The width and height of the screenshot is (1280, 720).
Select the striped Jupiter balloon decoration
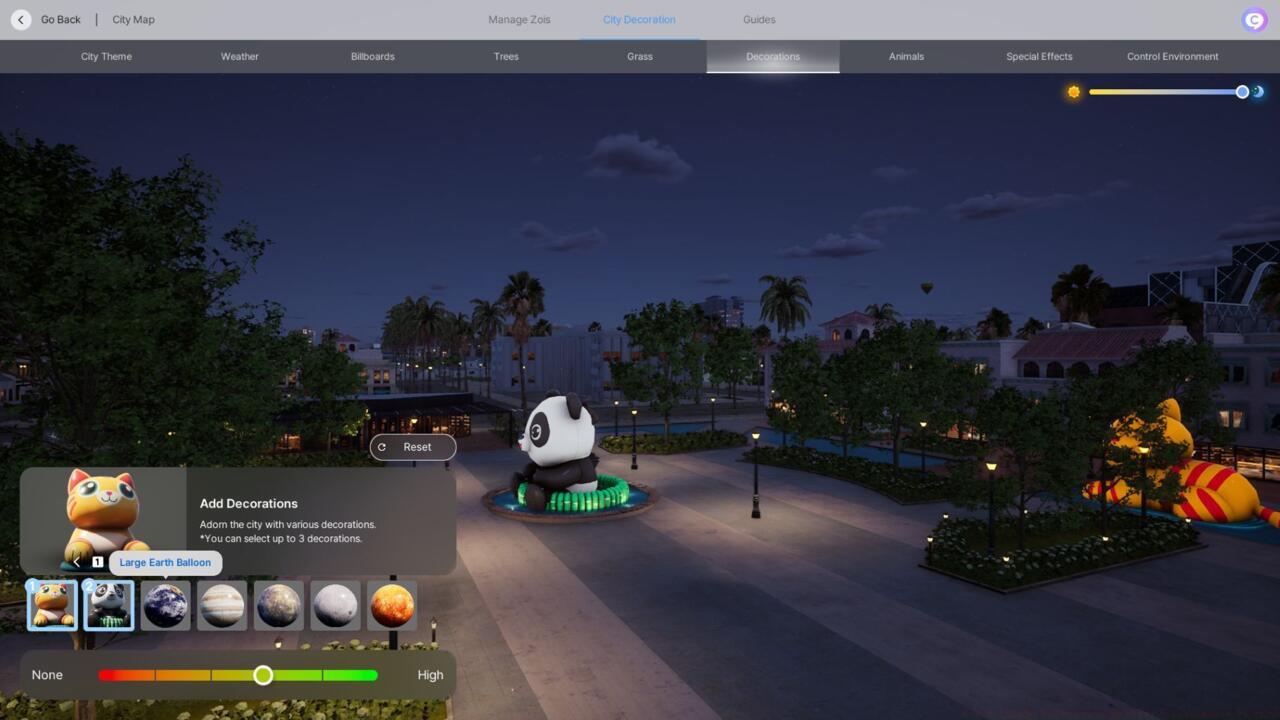click(x=222, y=605)
